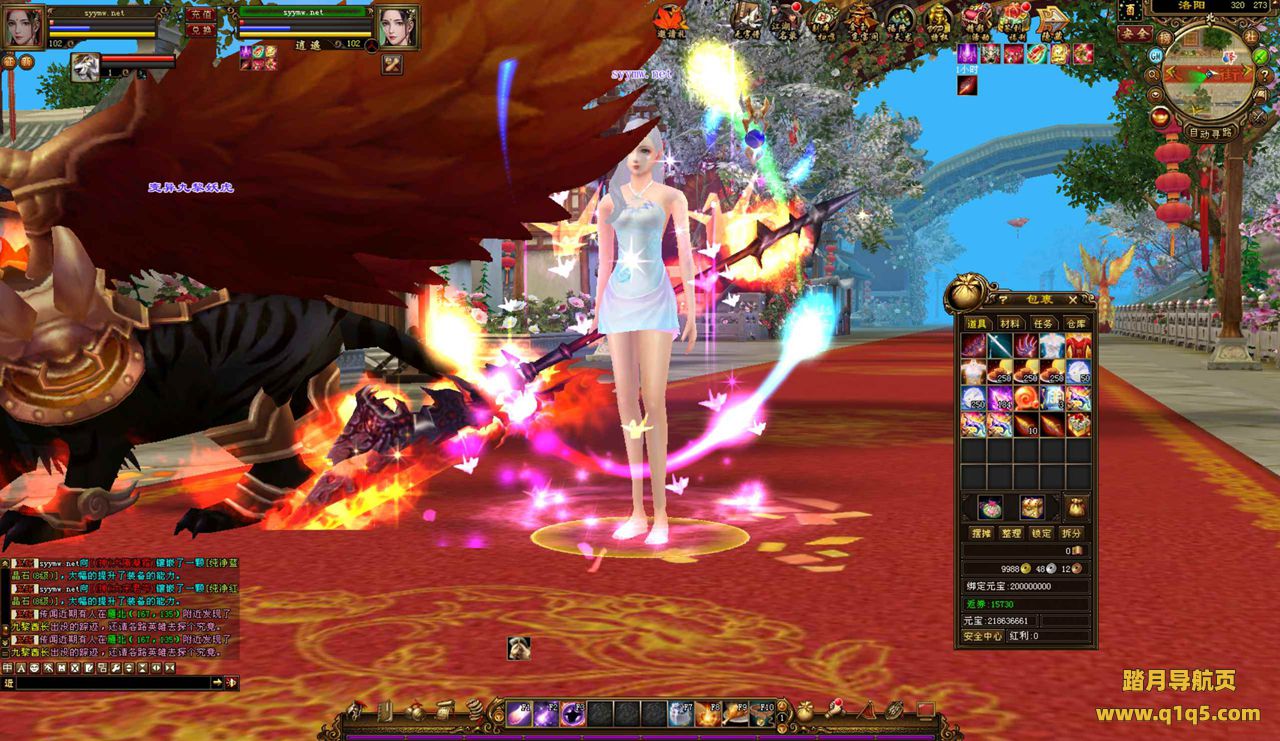Click the target's portrait at top
The image size is (1280, 741).
click(x=396, y=26)
